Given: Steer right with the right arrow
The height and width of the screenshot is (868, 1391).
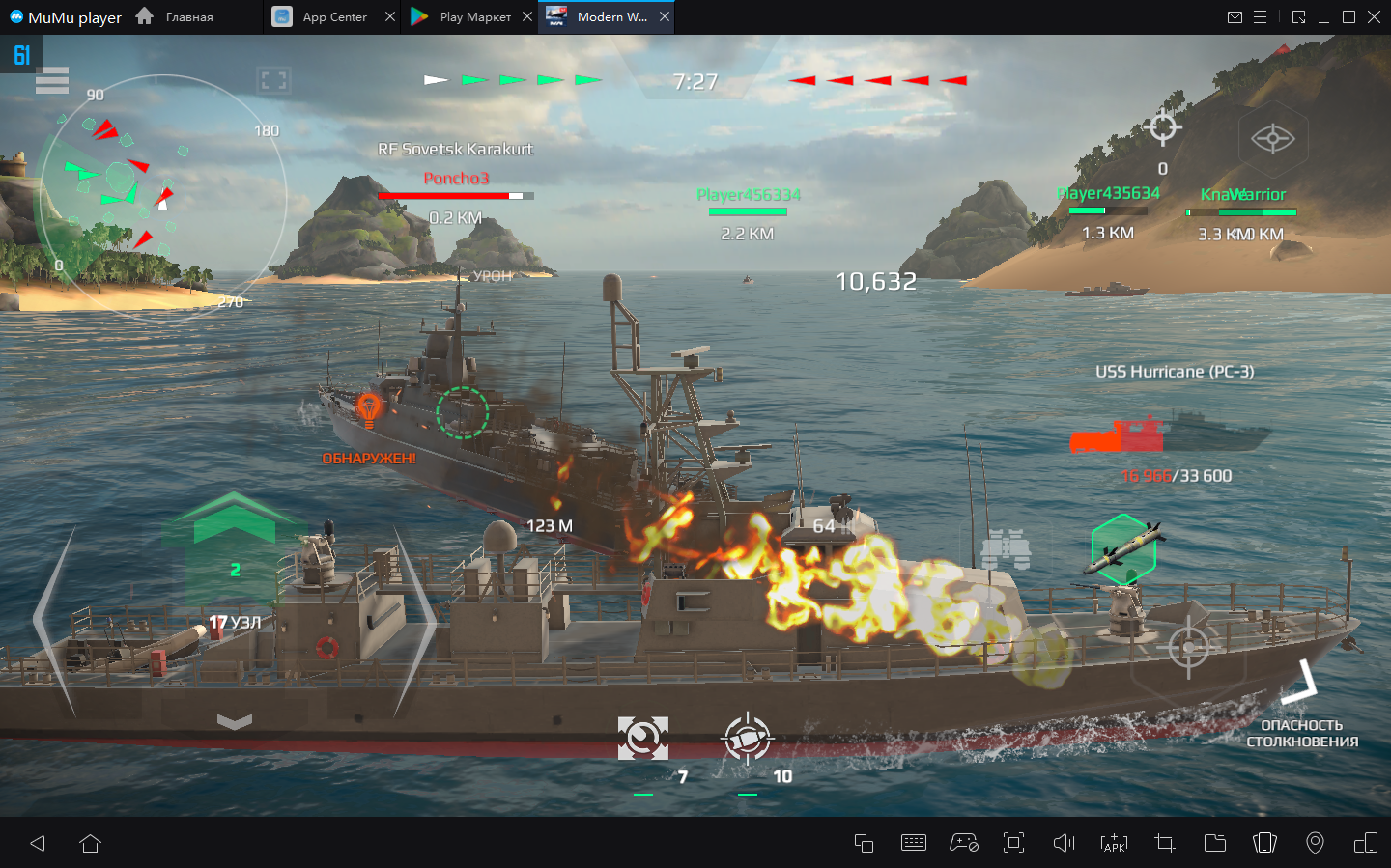Looking at the screenshot, I should point(413,623).
